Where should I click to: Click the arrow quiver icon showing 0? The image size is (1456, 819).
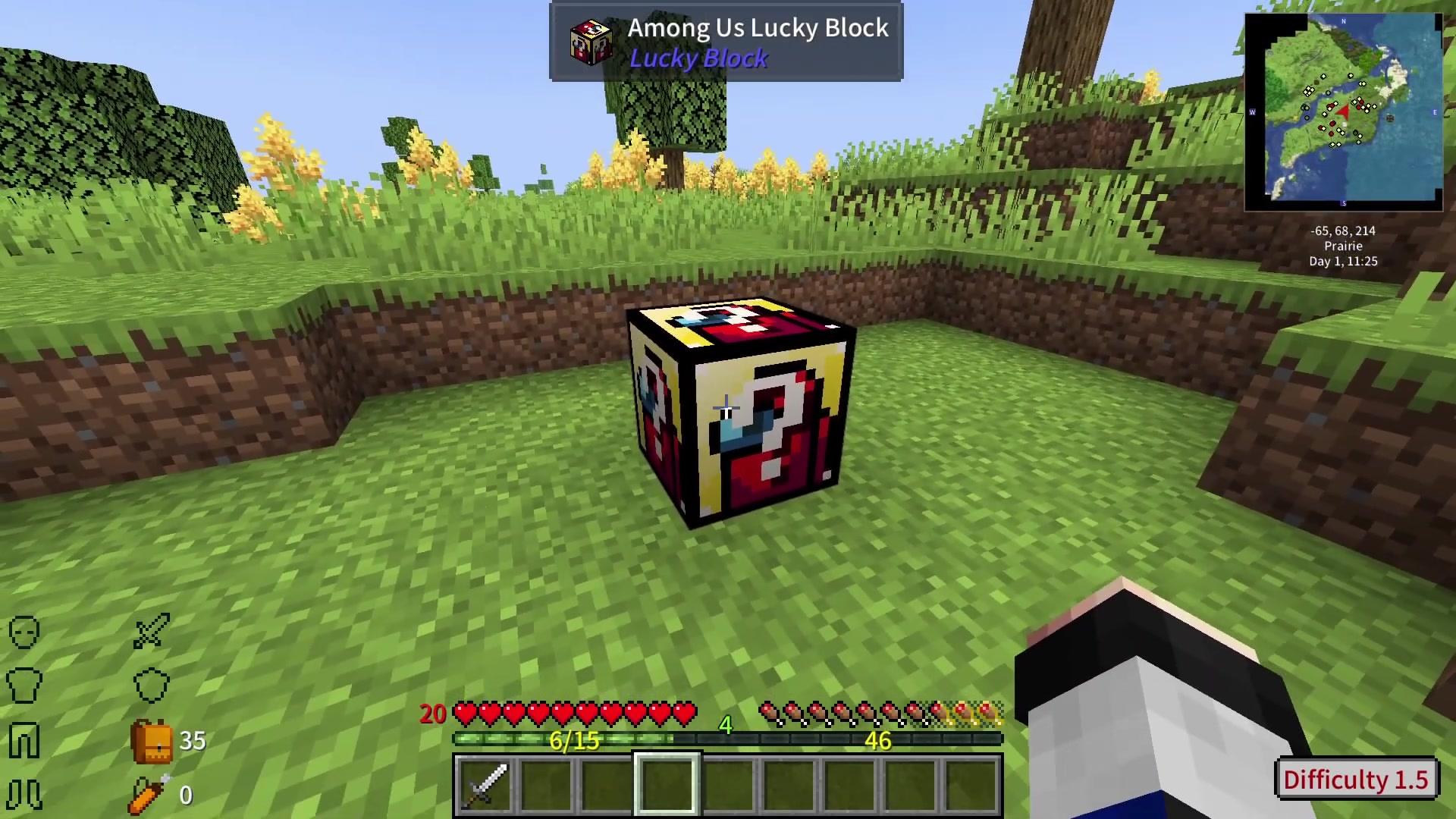click(x=146, y=795)
